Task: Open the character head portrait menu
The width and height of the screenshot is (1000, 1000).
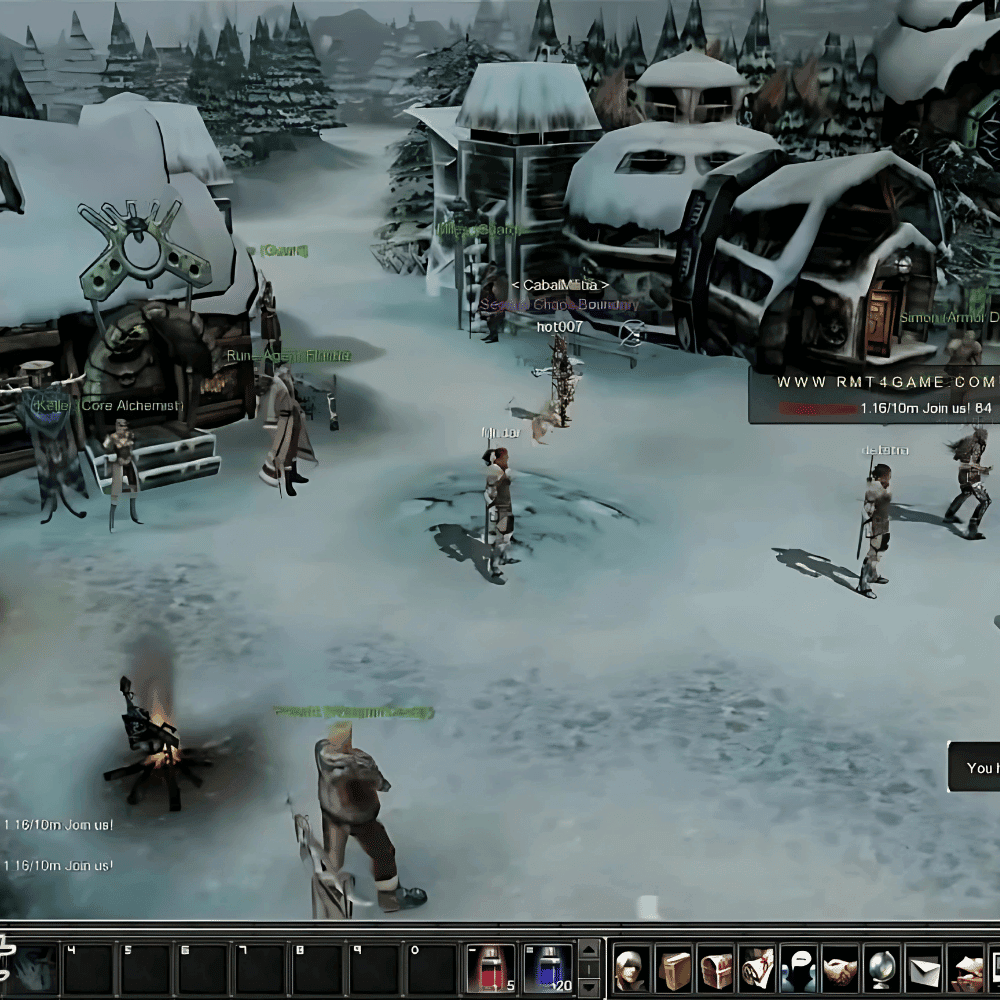Action: point(632,969)
